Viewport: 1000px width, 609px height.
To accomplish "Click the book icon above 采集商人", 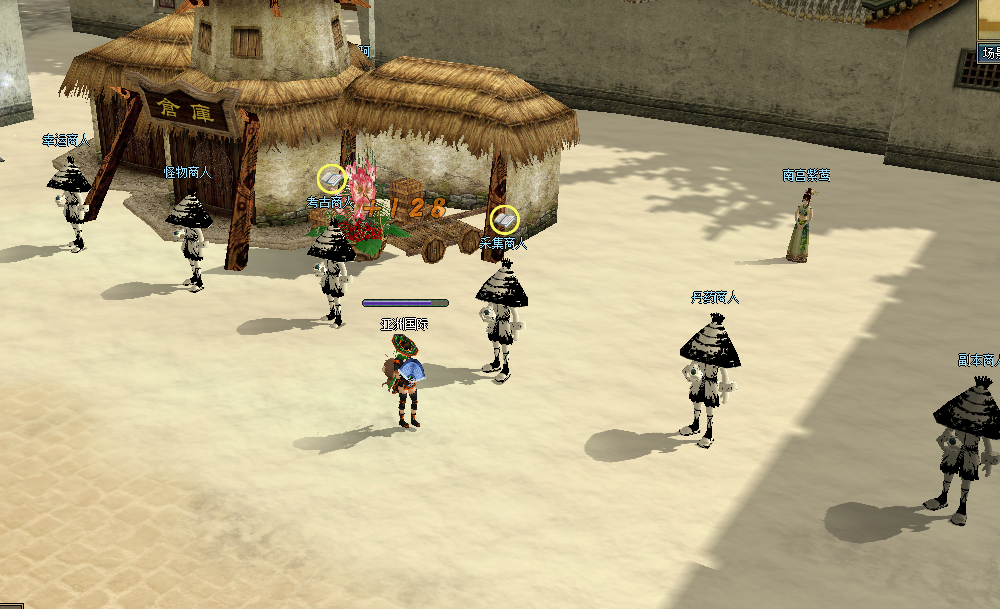I will (504, 219).
